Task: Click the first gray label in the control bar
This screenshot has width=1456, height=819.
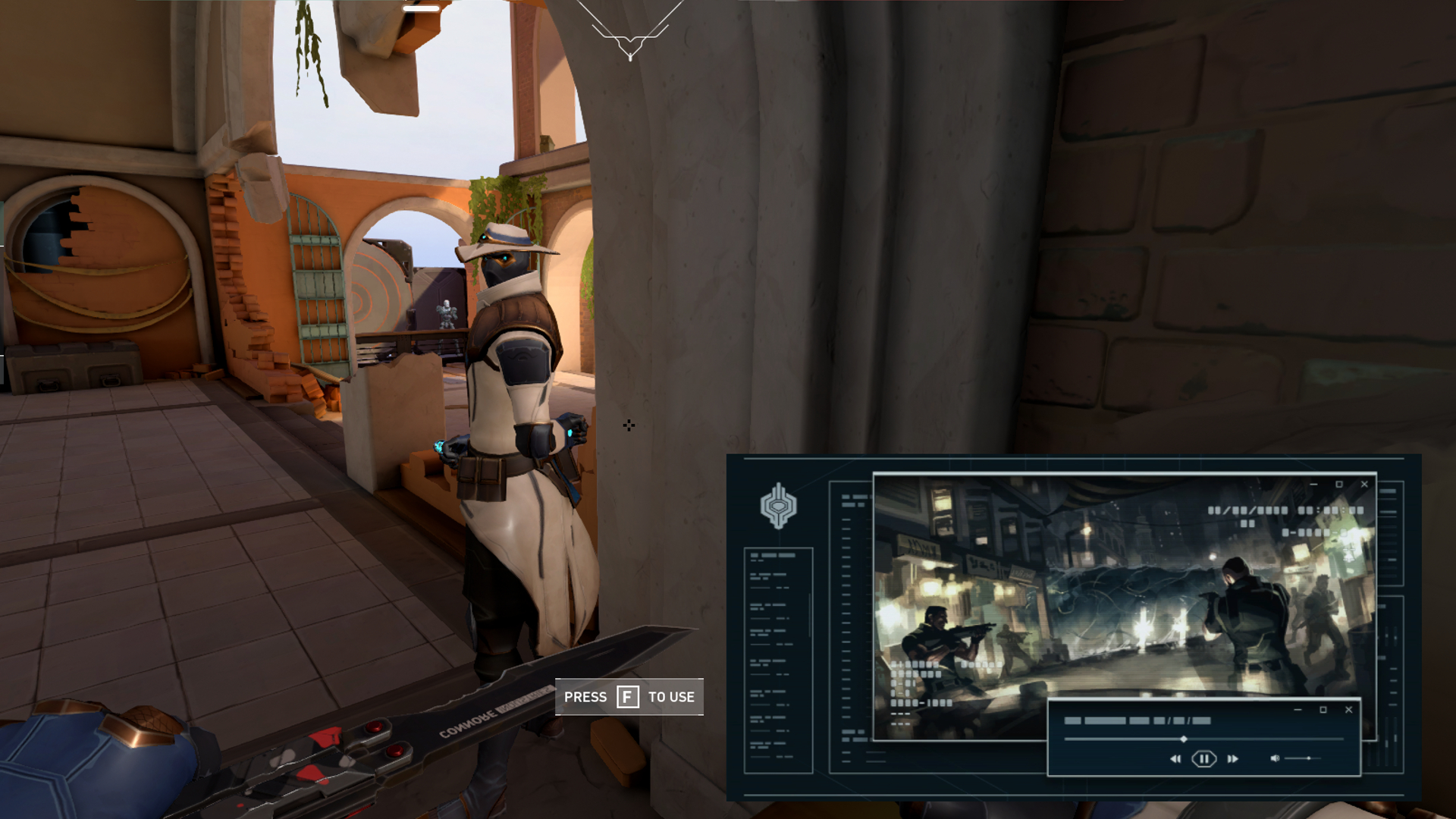Action: pyautogui.click(x=1074, y=720)
